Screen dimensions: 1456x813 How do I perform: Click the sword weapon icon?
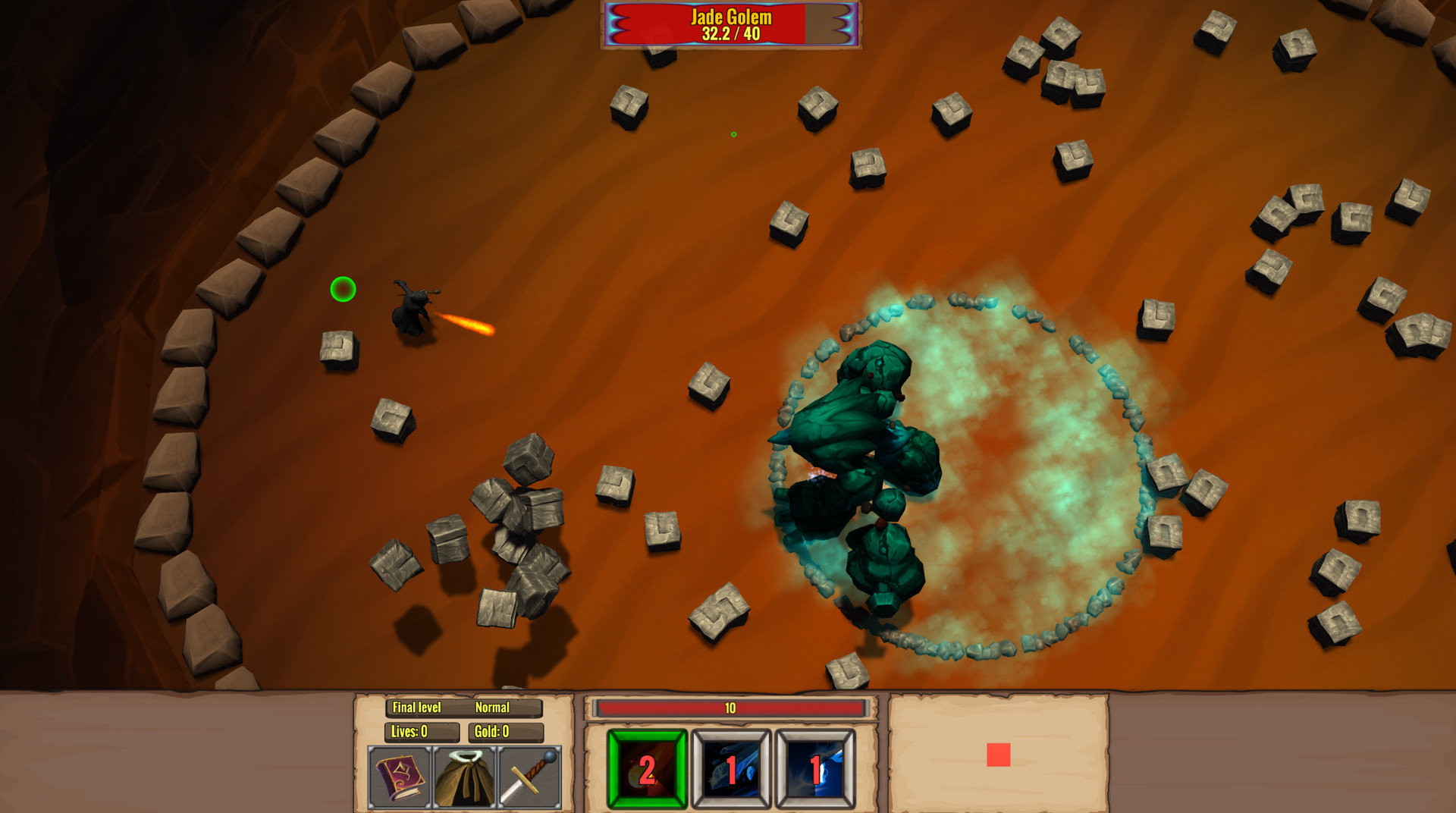pyautogui.click(x=531, y=775)
